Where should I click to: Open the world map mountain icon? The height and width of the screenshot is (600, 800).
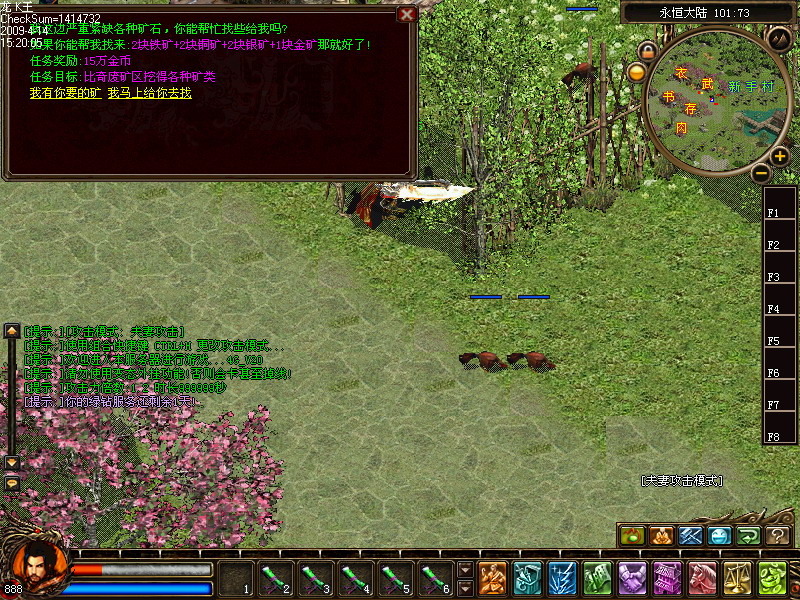click(x=779, y=38)
